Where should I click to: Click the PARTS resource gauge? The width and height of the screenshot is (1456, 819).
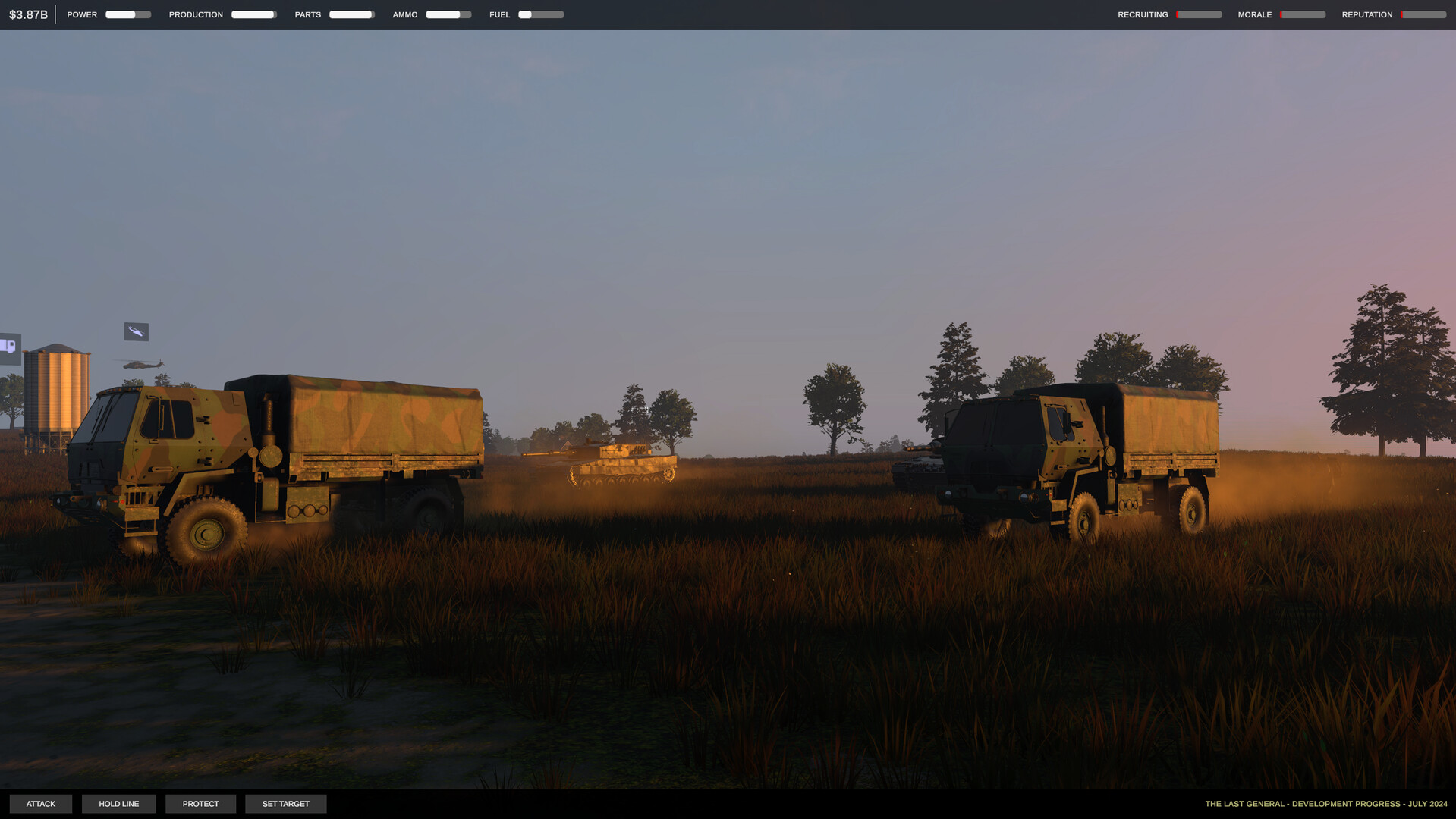tap(351, 14)
